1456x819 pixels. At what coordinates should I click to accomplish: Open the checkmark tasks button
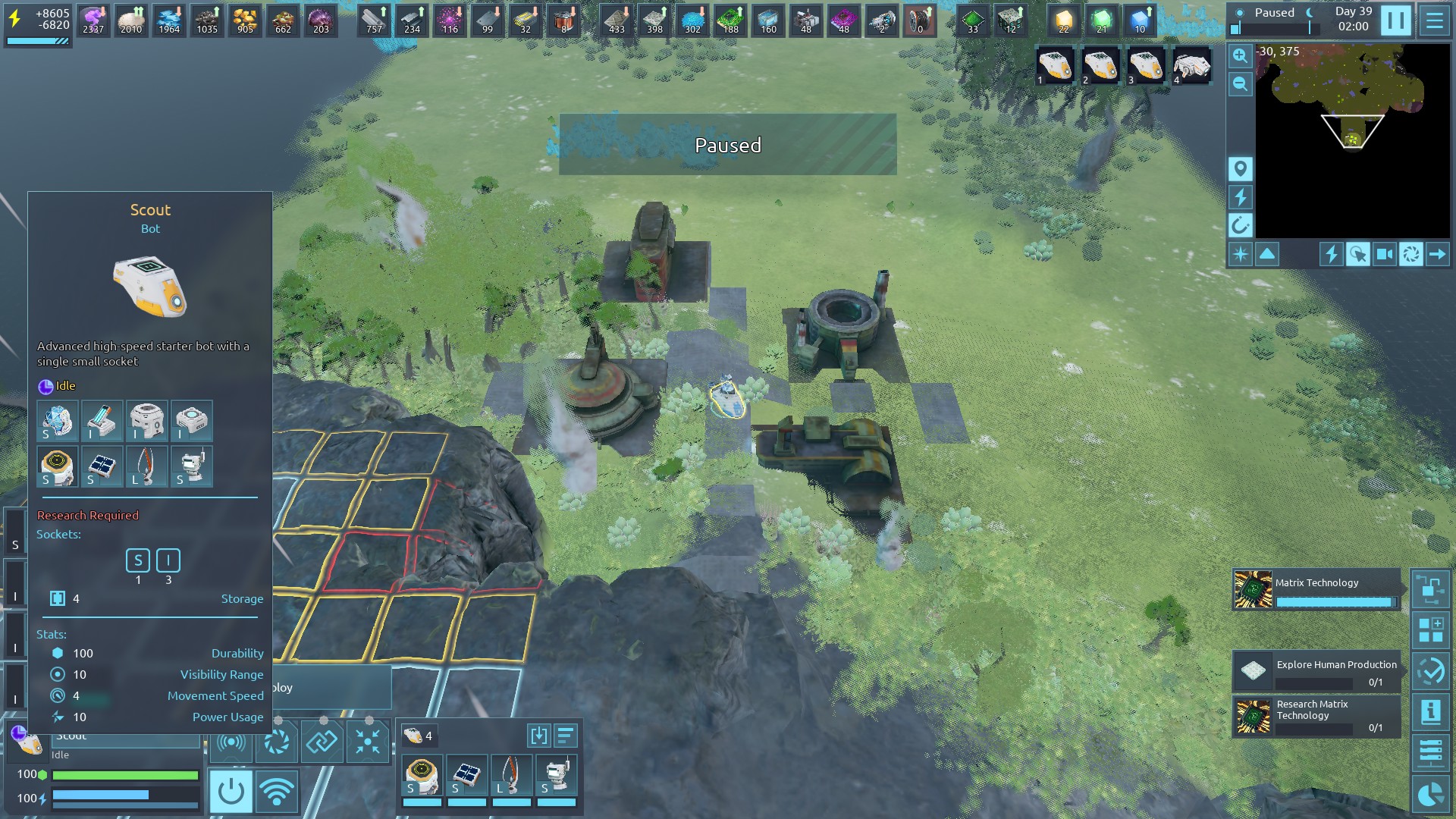[x=1430, y=671]
